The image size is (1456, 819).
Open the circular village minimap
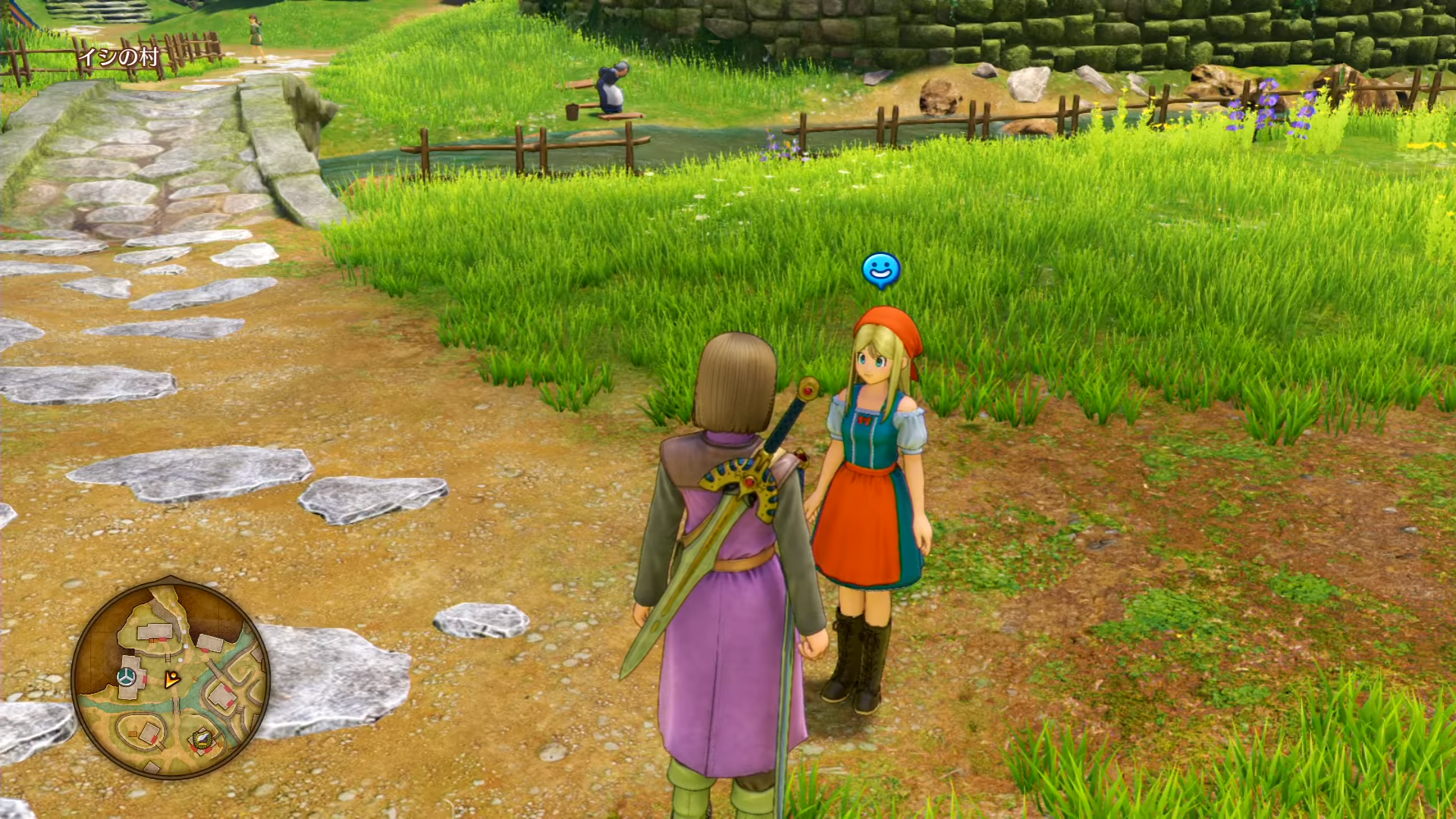coord(170,678)
